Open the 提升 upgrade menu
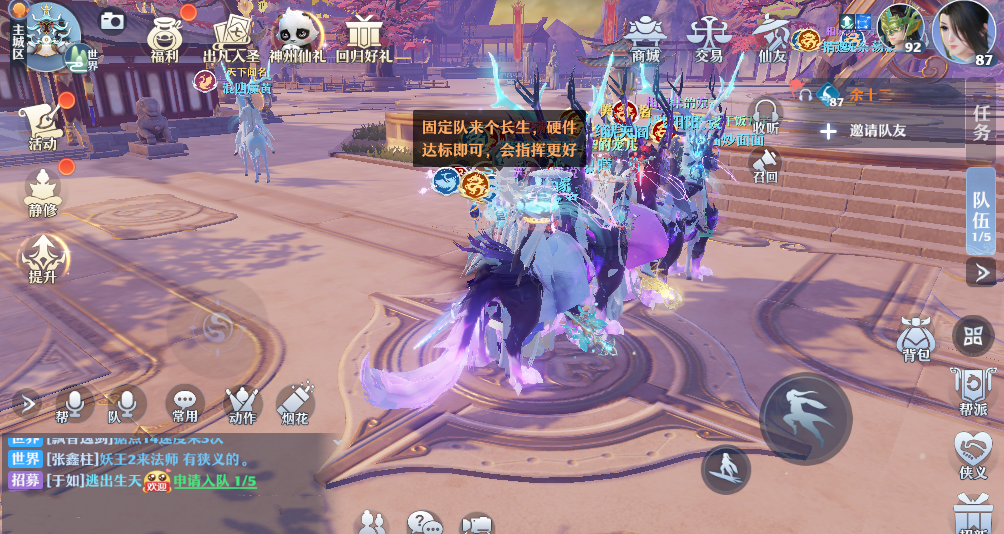Image resolution: width=1004 pixels, height=534 pixels. pyautogui.click(x=42, y=257)
